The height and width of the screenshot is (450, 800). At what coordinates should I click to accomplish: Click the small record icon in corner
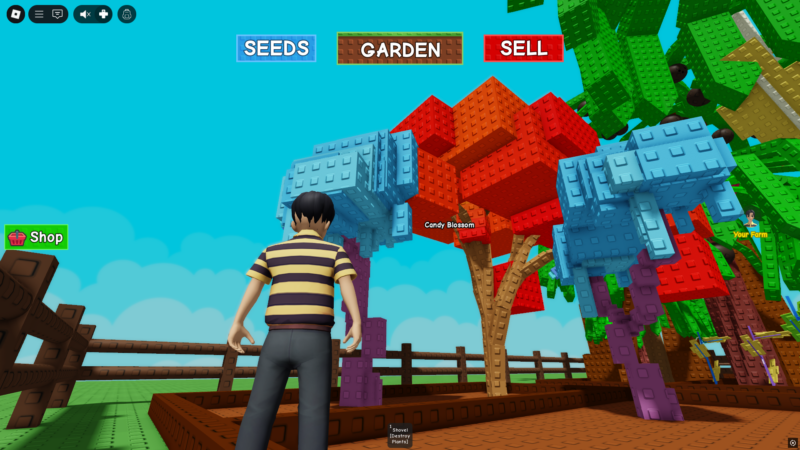point(792,442)
